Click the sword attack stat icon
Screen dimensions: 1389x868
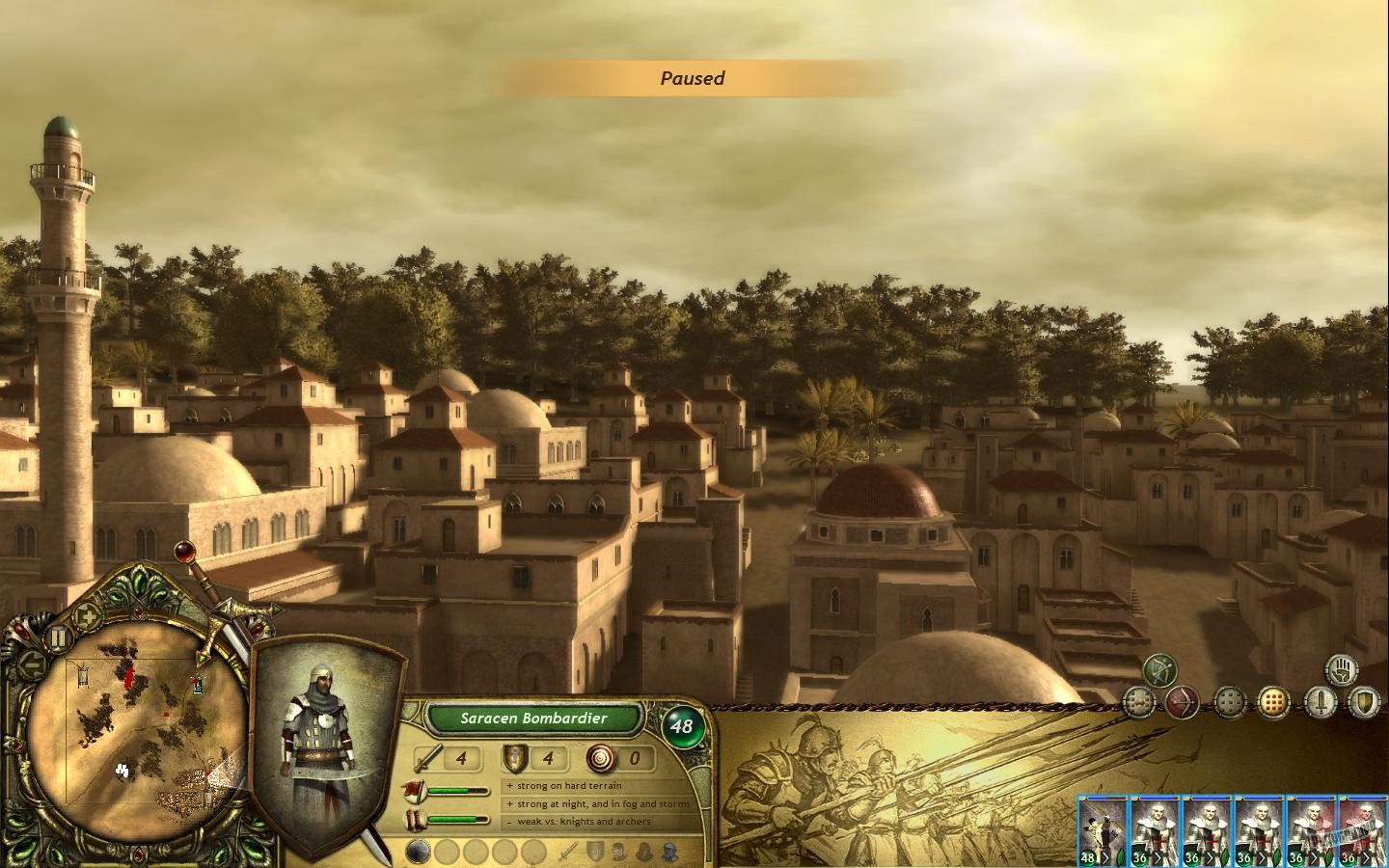coord(425,759)
